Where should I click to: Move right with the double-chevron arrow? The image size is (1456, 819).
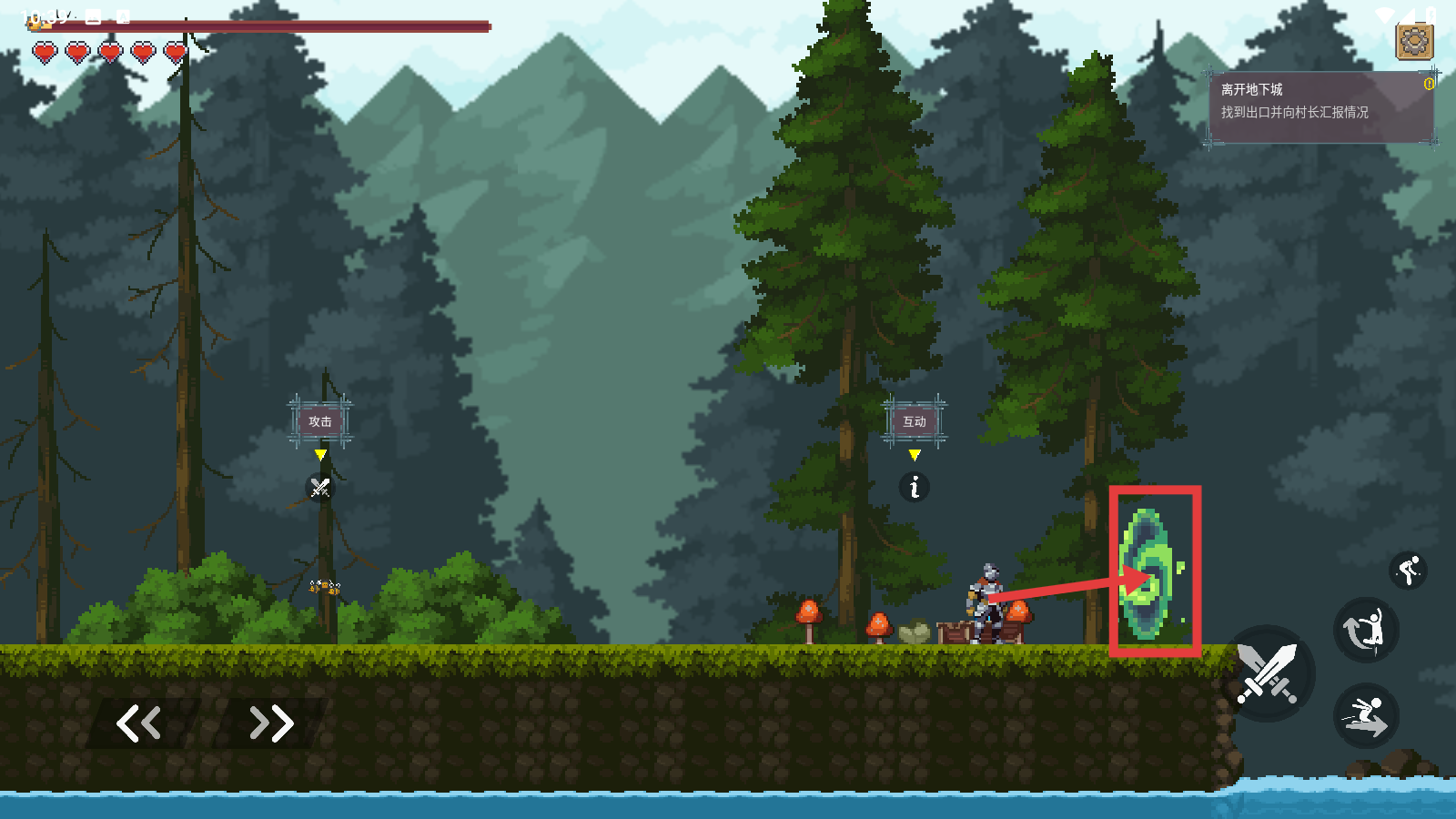(271, 723)
